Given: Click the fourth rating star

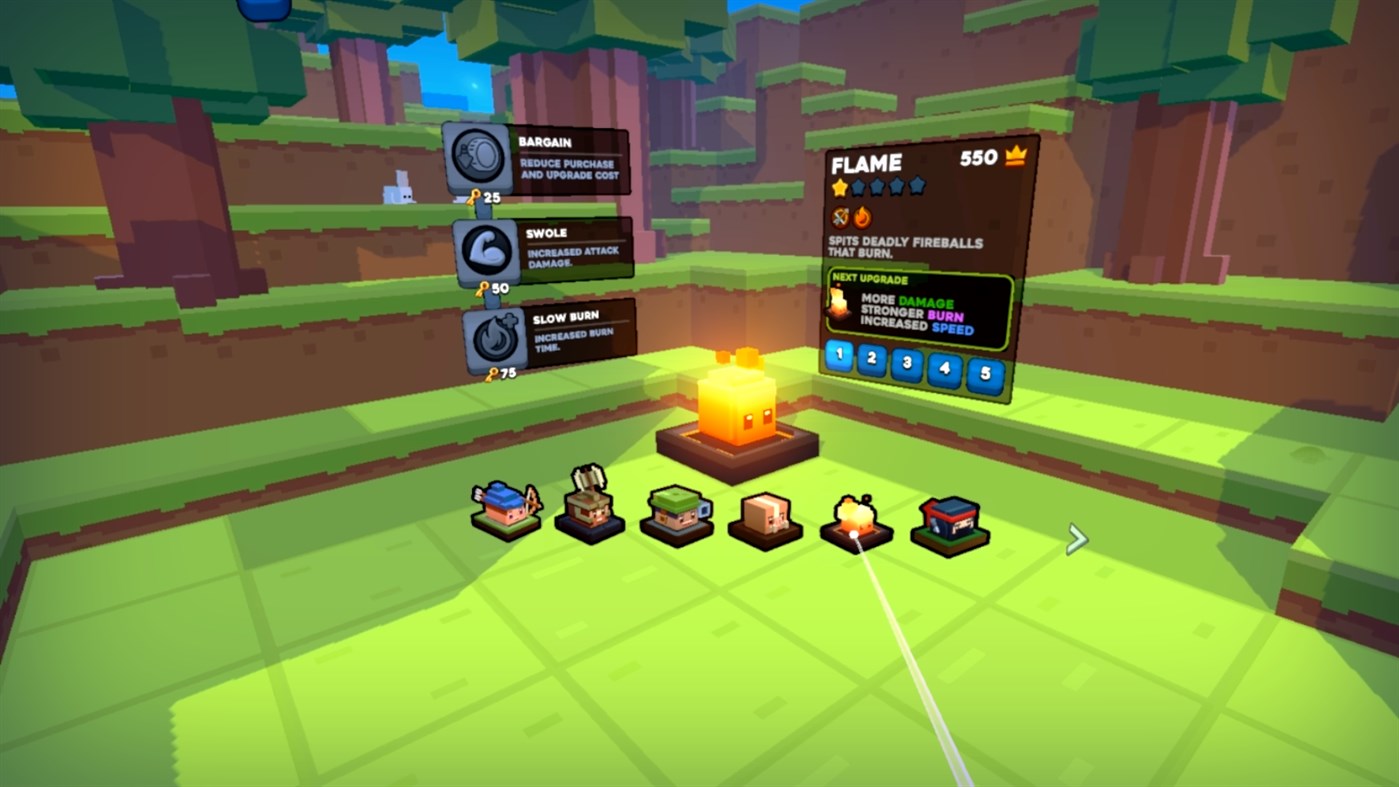Looking at the screenshot, I should (x=894, y=186).
